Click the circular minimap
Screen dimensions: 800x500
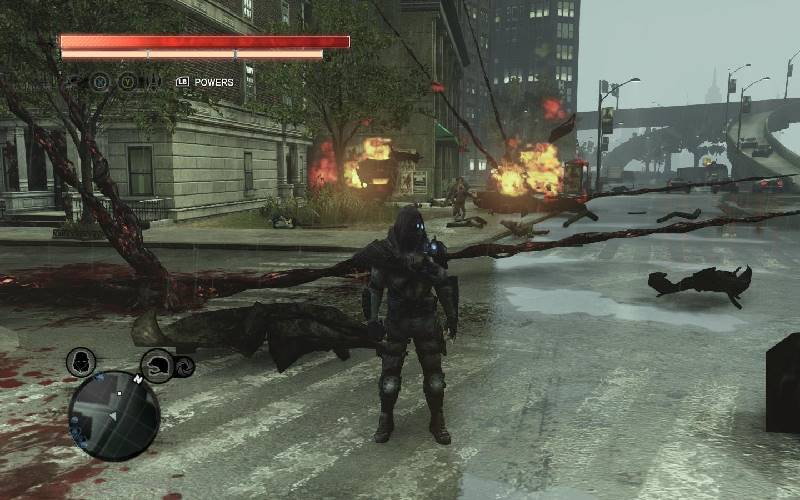point(114,415)
